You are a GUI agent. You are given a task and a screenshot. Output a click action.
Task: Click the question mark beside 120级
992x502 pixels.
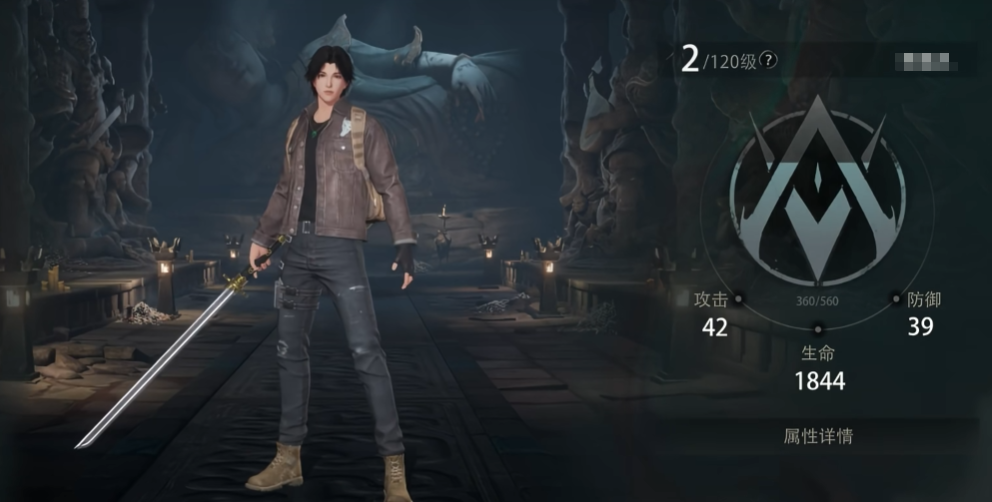pos(768,60)
